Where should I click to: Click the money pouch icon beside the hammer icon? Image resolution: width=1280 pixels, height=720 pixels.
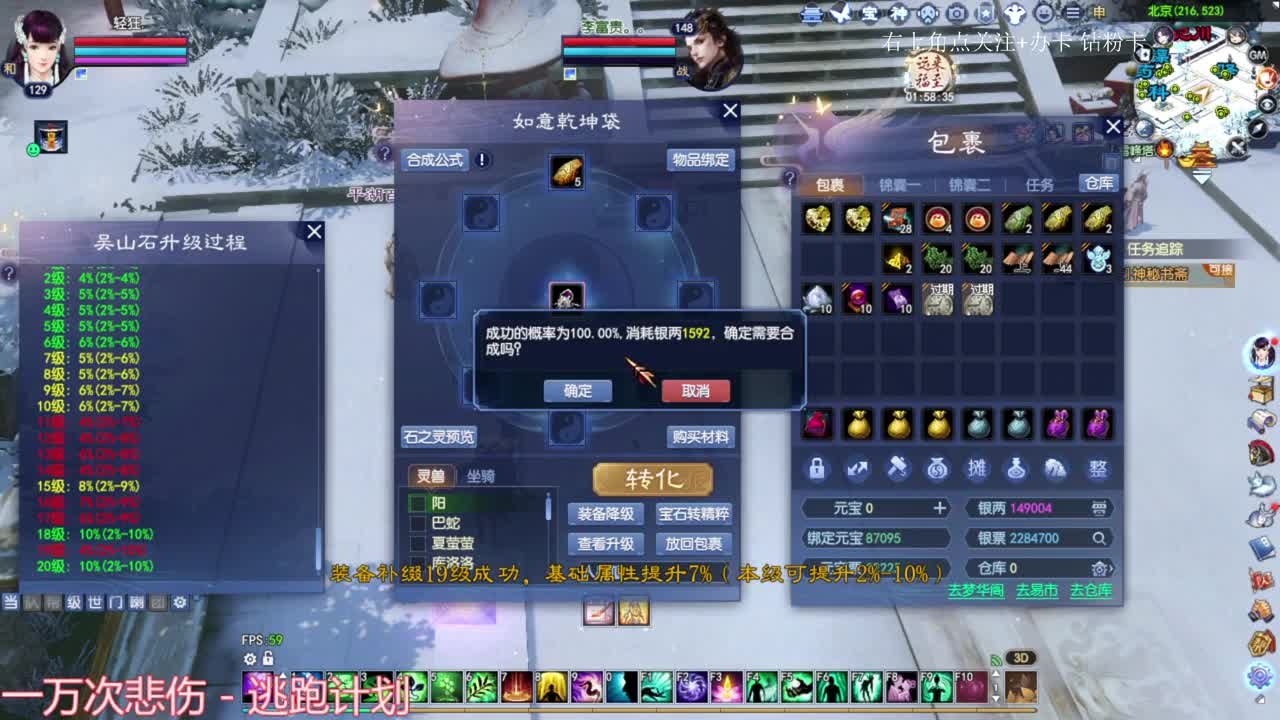pos(938,467)
